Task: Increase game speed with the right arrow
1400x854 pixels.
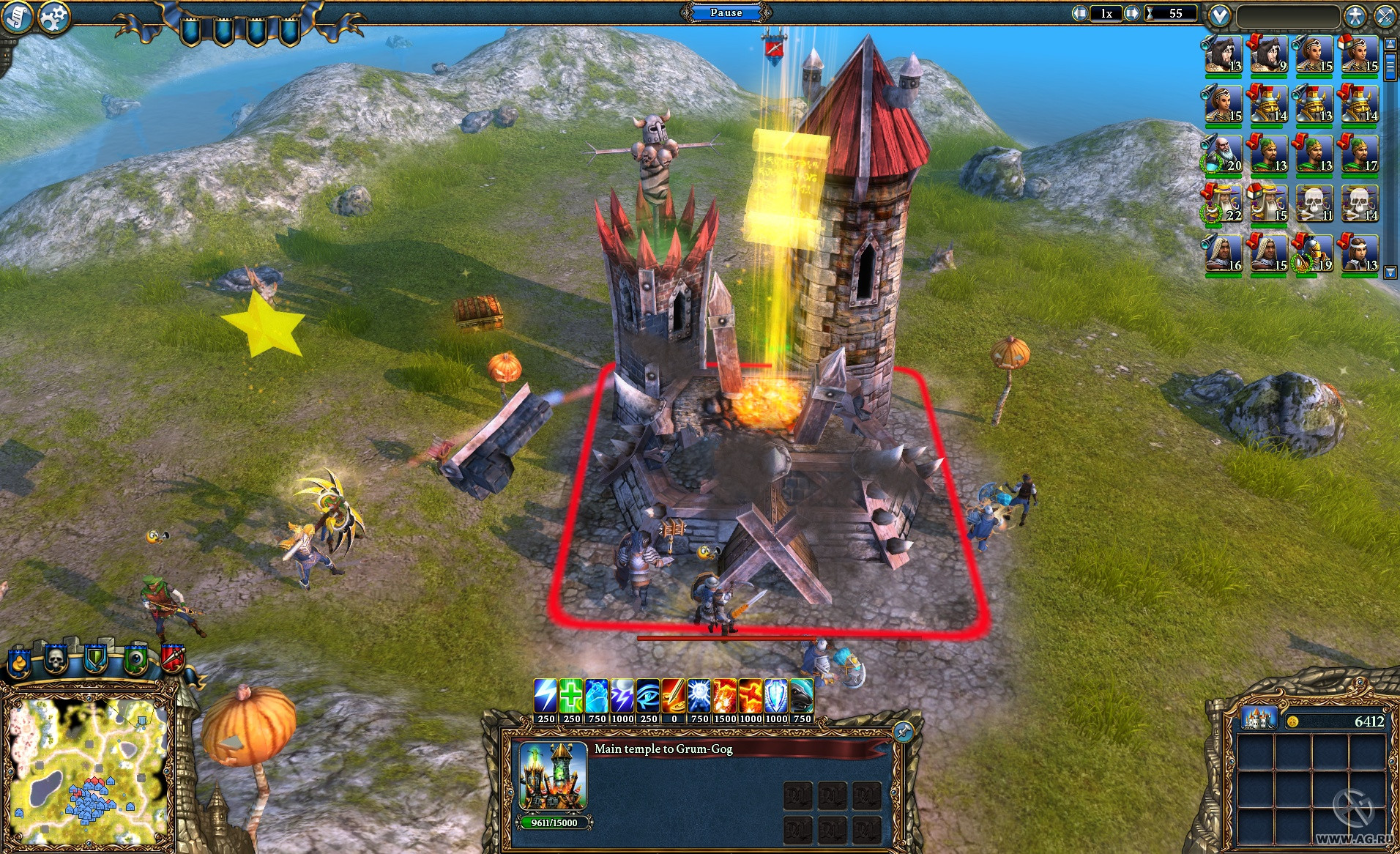Action: click(x=1132, y=13)
